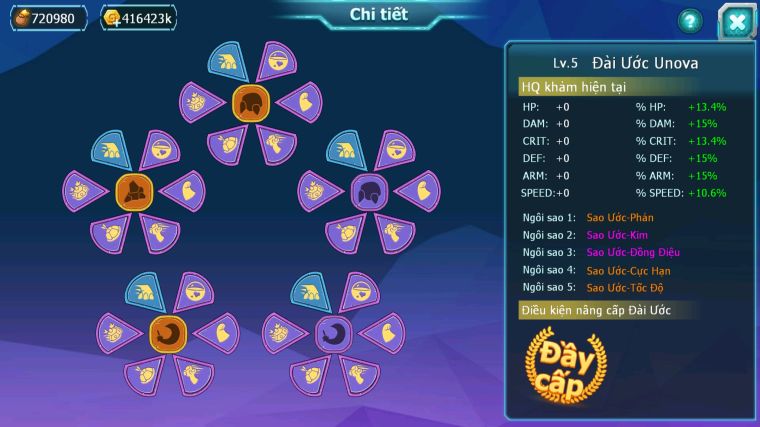Choose the purple crescent star core
This screenshot has width=760, height=427.
click(x=334, y=333)
